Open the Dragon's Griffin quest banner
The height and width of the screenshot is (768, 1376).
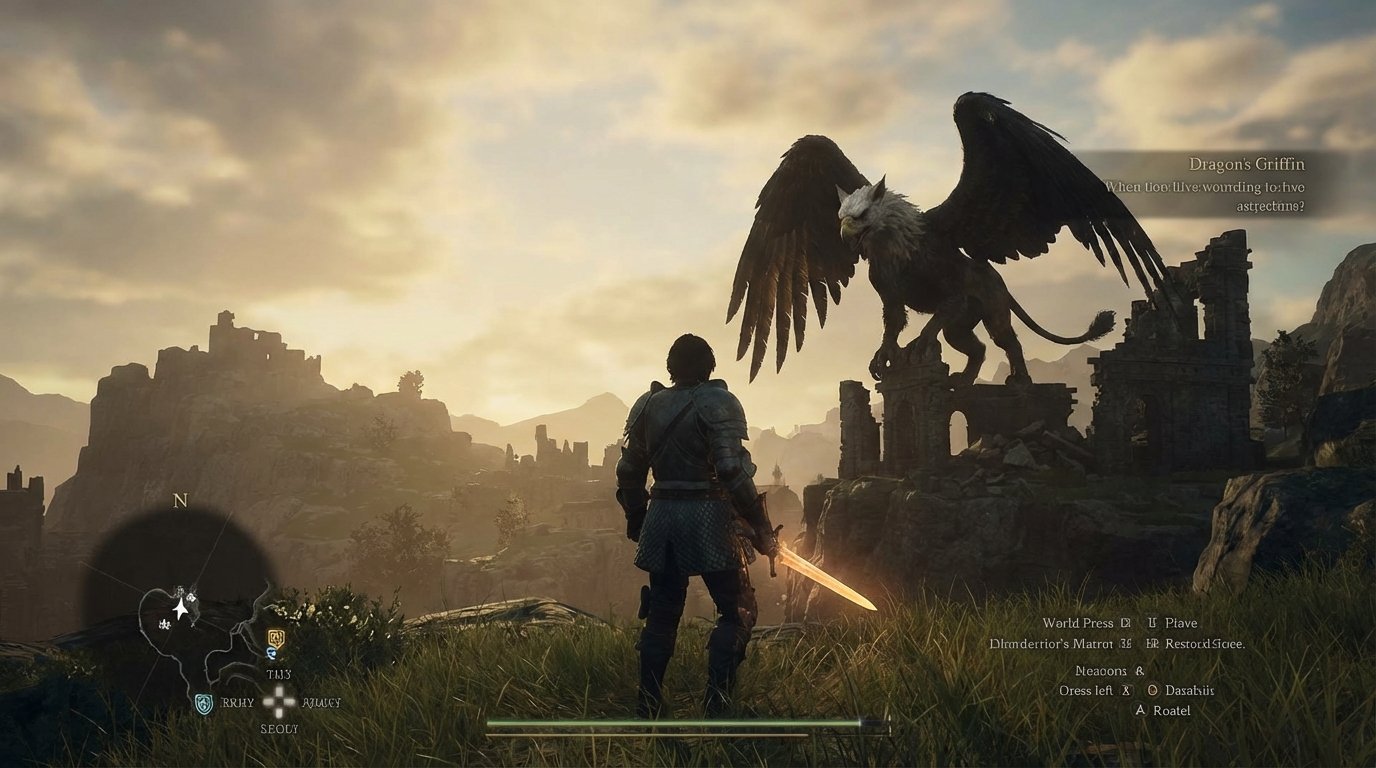click(1247, 163)
